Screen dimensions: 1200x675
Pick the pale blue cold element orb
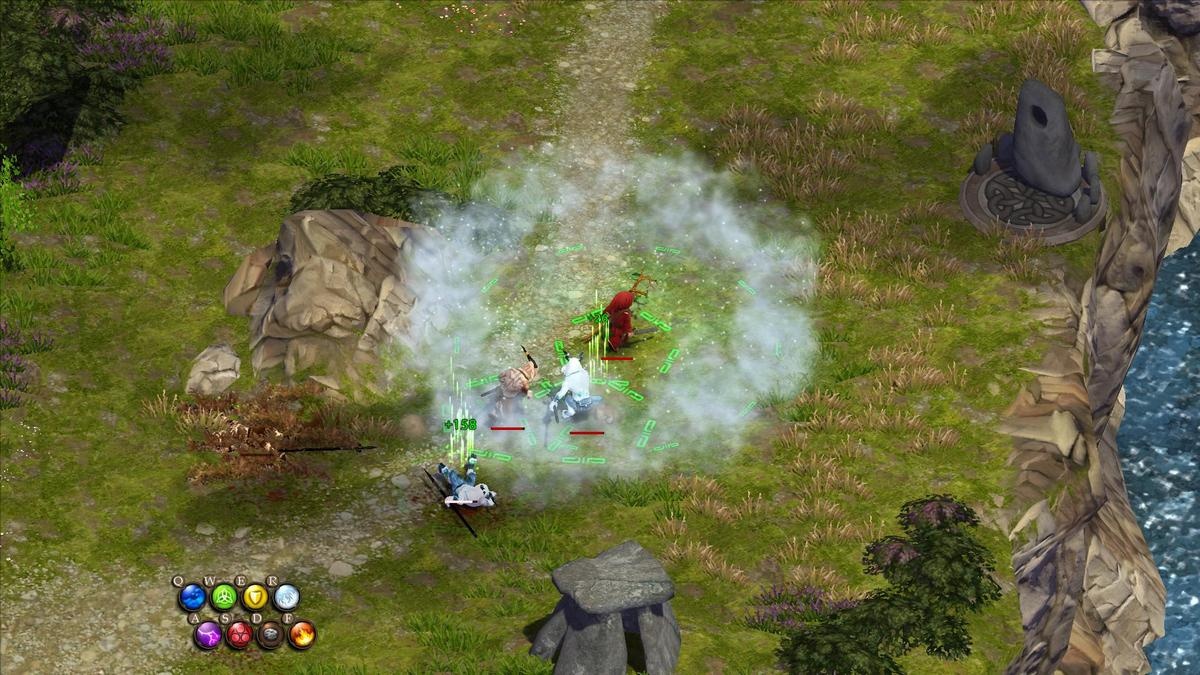287,598
